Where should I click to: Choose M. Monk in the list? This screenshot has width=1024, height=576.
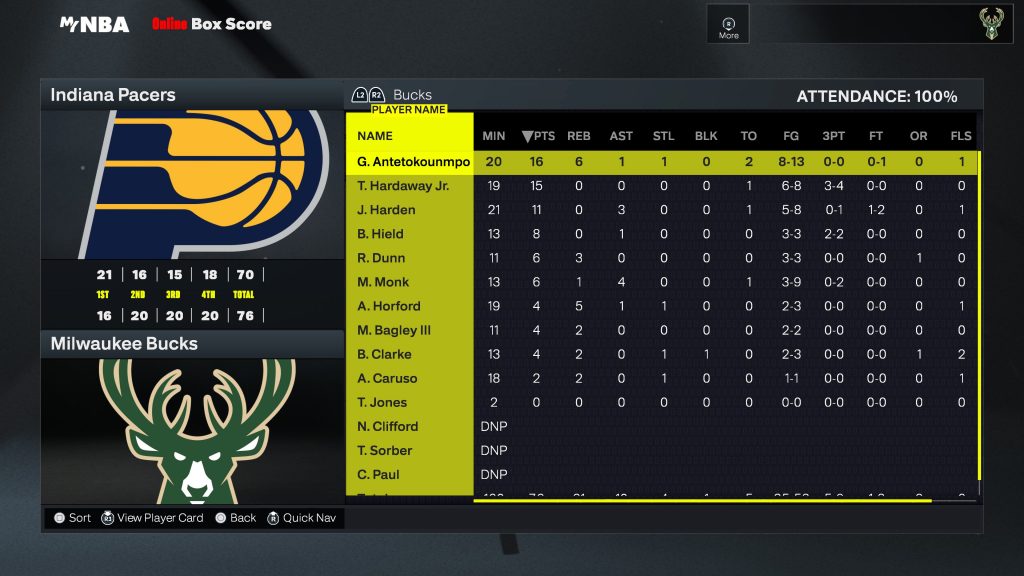click(x=383, y=282)
